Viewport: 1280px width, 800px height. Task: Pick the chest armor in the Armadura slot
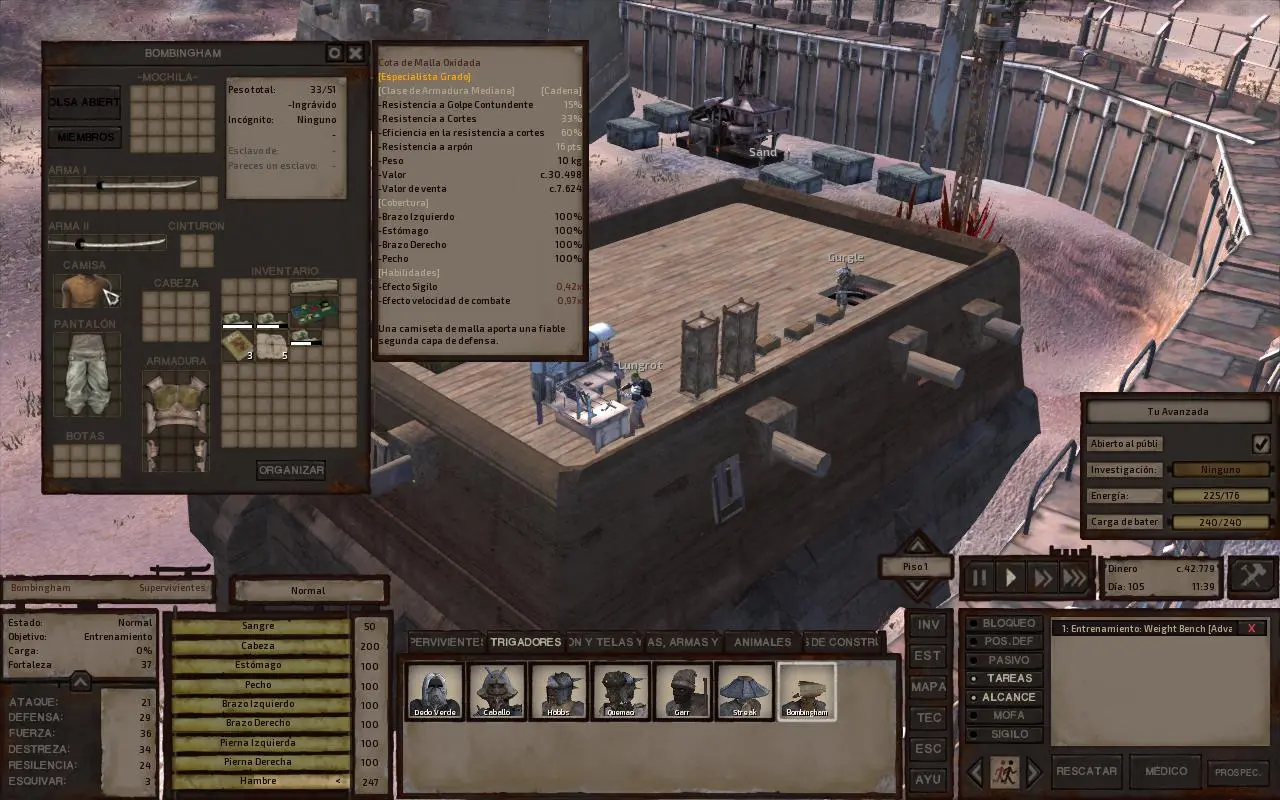(x=176, y=420)
